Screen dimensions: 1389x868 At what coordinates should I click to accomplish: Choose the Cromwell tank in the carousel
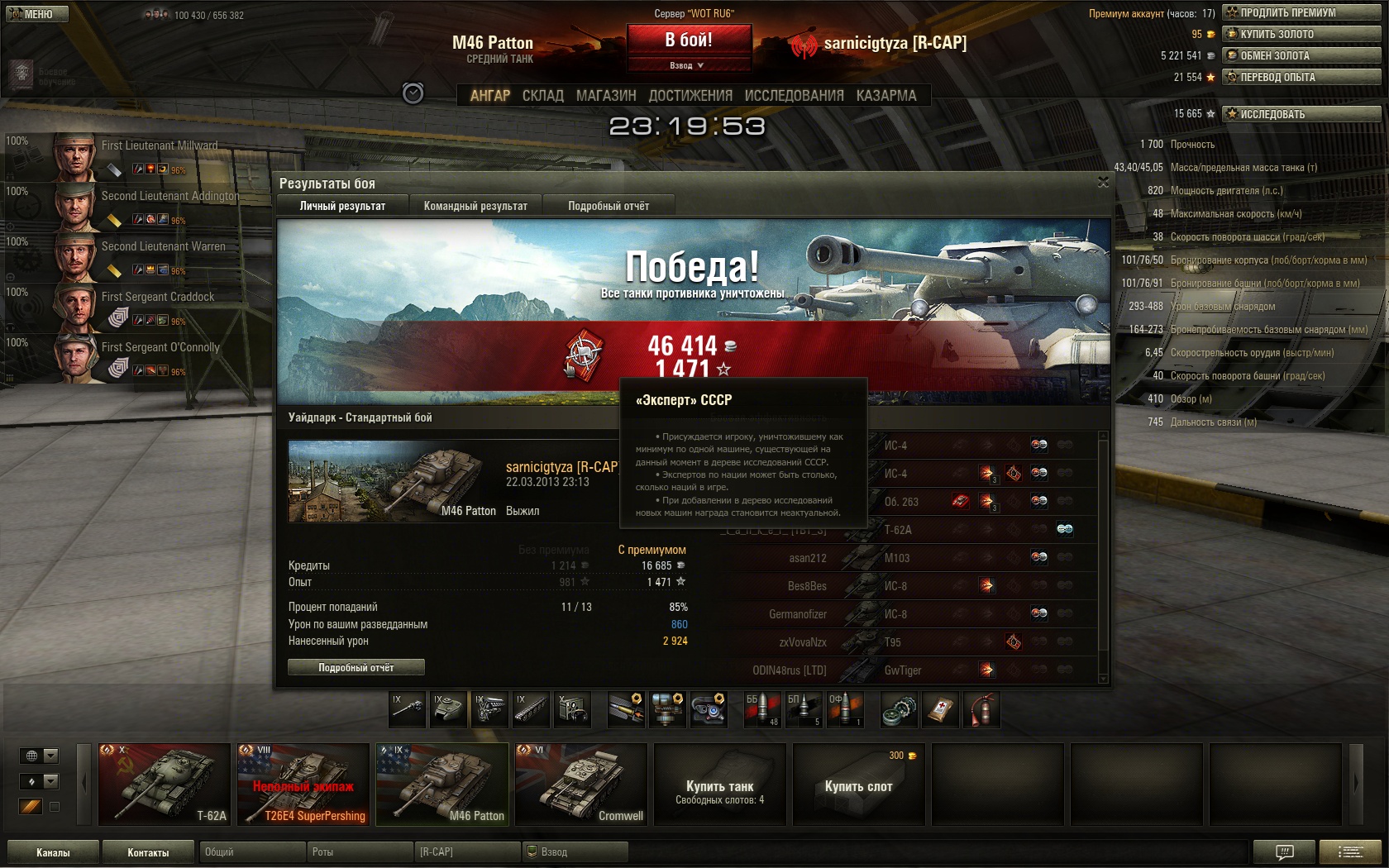(581, 784)
